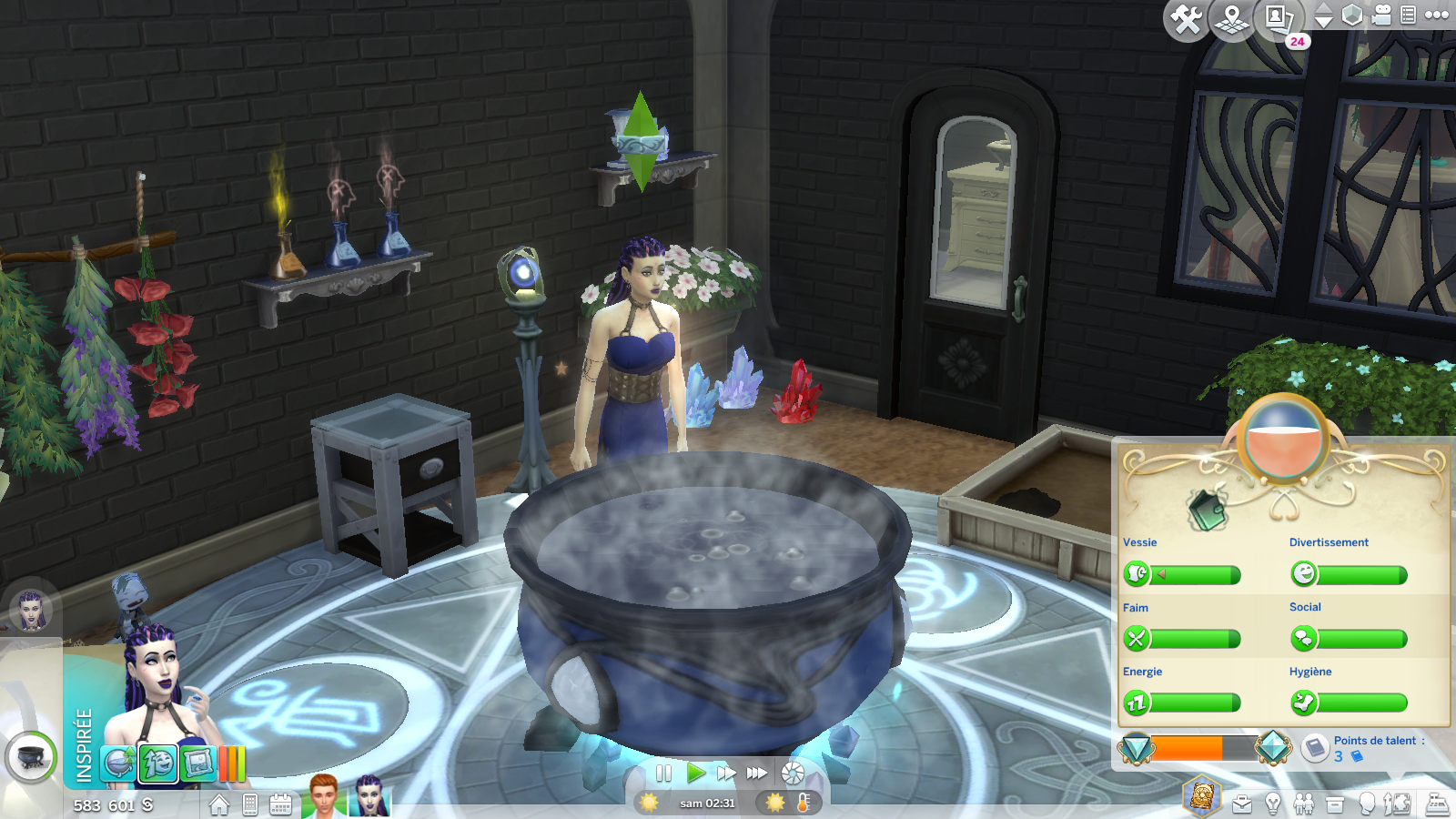Open the spellbook next to talent points
1456x819 pixels.
(x=1314, y=748)
